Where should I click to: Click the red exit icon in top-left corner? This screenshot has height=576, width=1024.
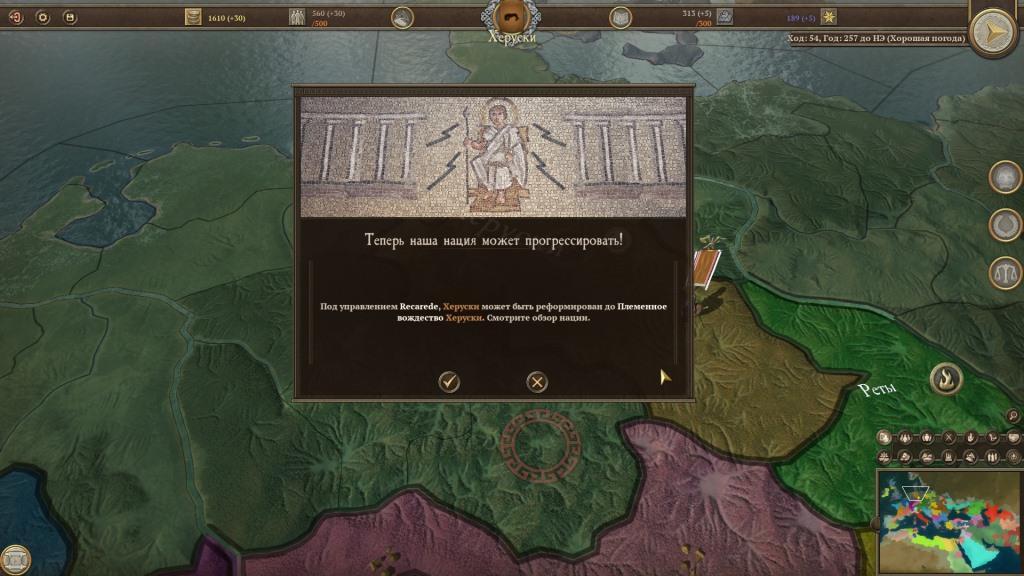pos(16,17)
